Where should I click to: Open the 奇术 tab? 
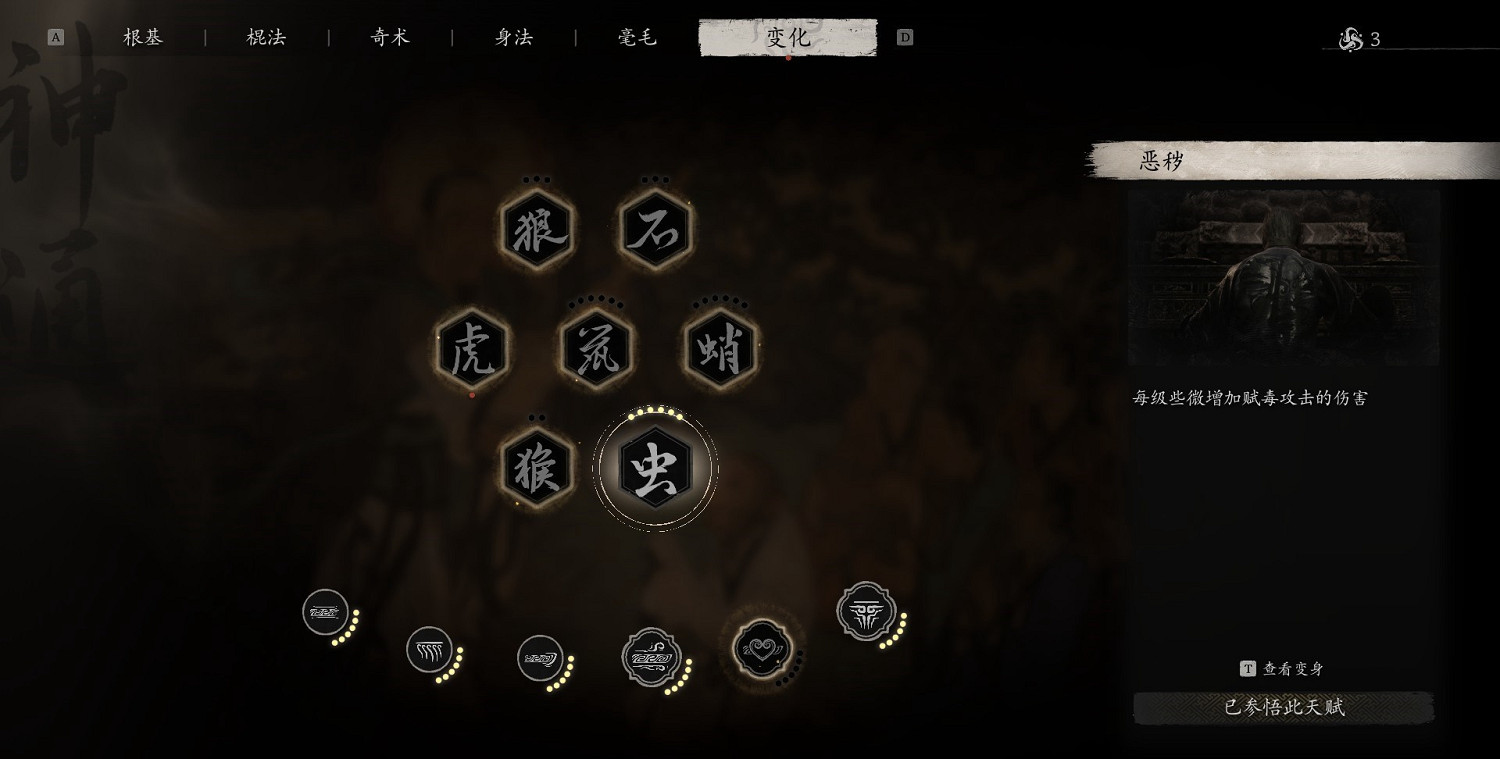pos(388,37)
